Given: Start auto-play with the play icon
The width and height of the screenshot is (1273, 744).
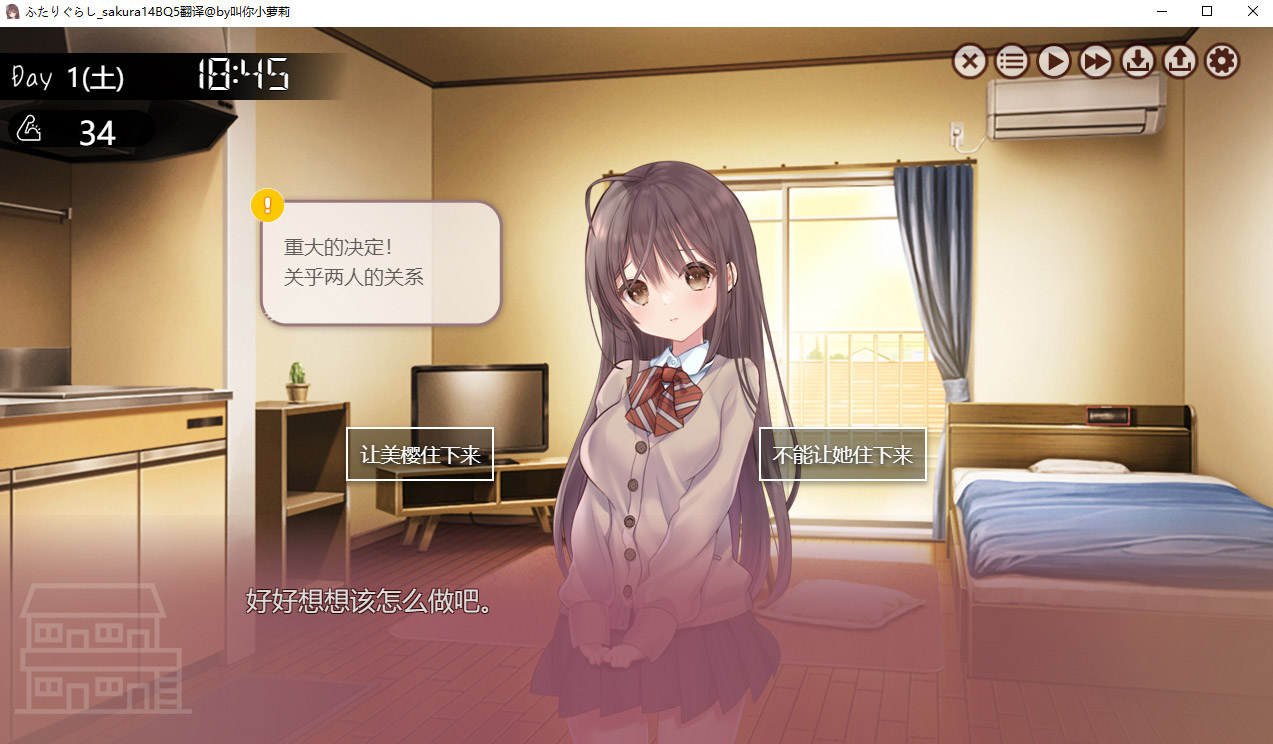Looking at the screenshot, I should pos(1054,62).
